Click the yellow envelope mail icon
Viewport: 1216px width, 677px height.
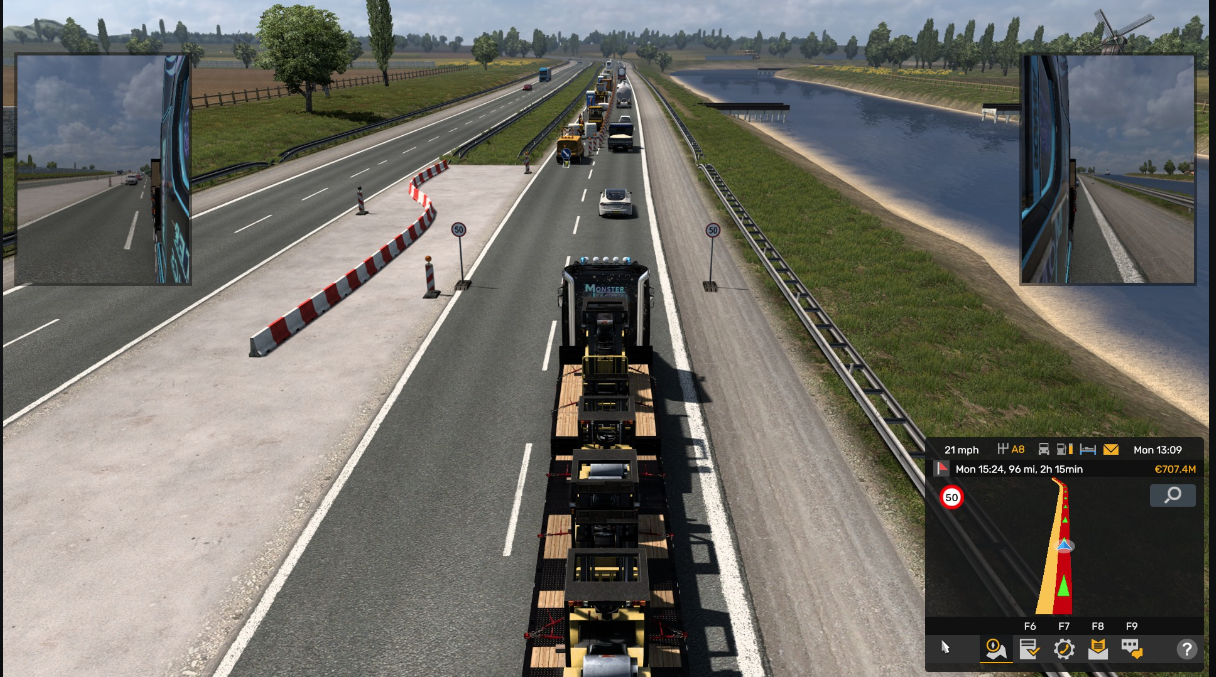[1111, 450]
